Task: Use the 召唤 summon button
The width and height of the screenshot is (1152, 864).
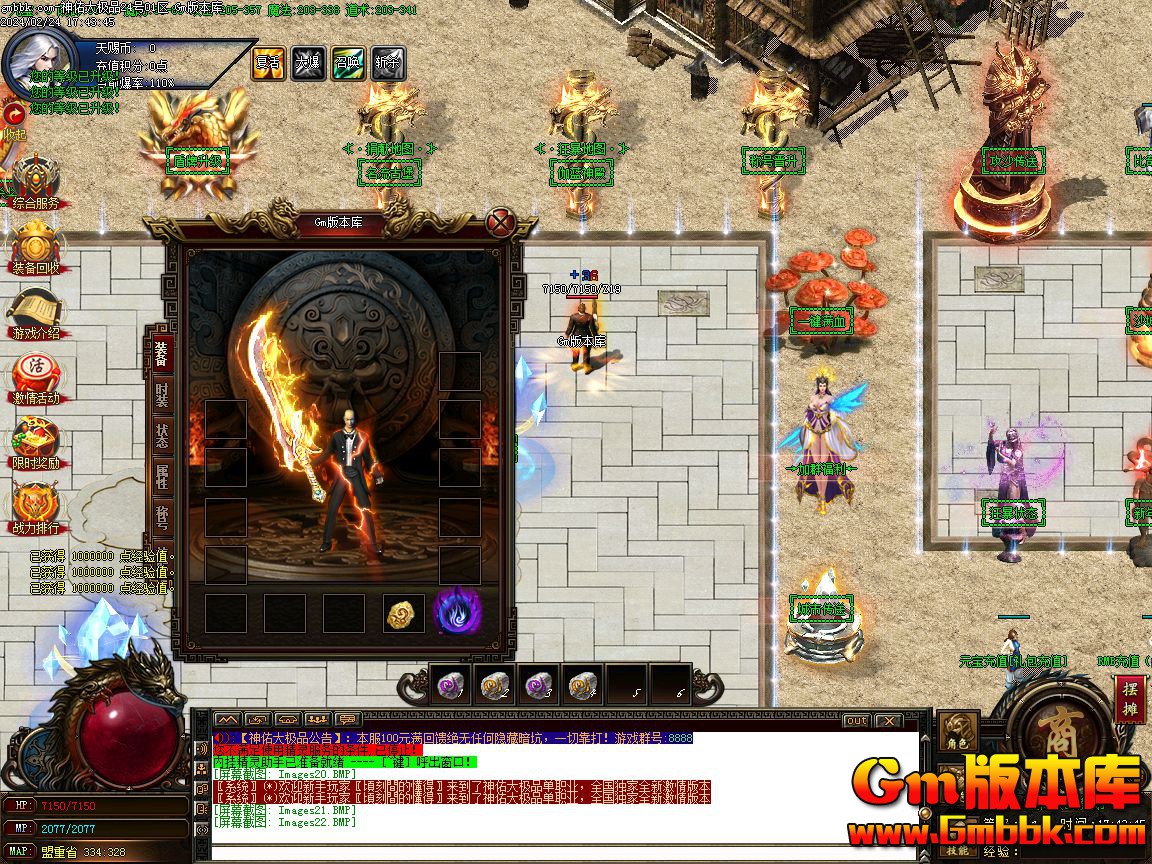Action: click(348, 64)
